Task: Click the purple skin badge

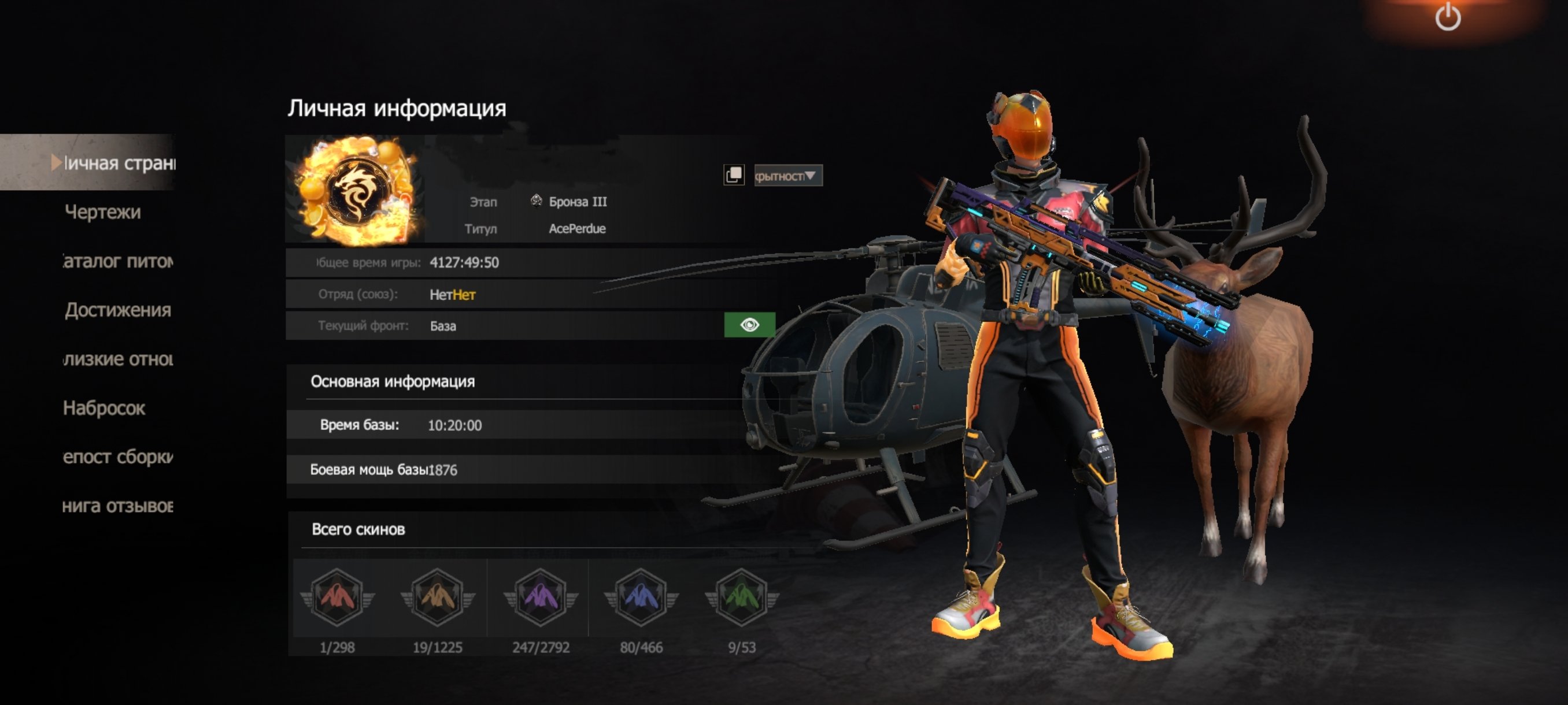Action: (x=540, y=598)
